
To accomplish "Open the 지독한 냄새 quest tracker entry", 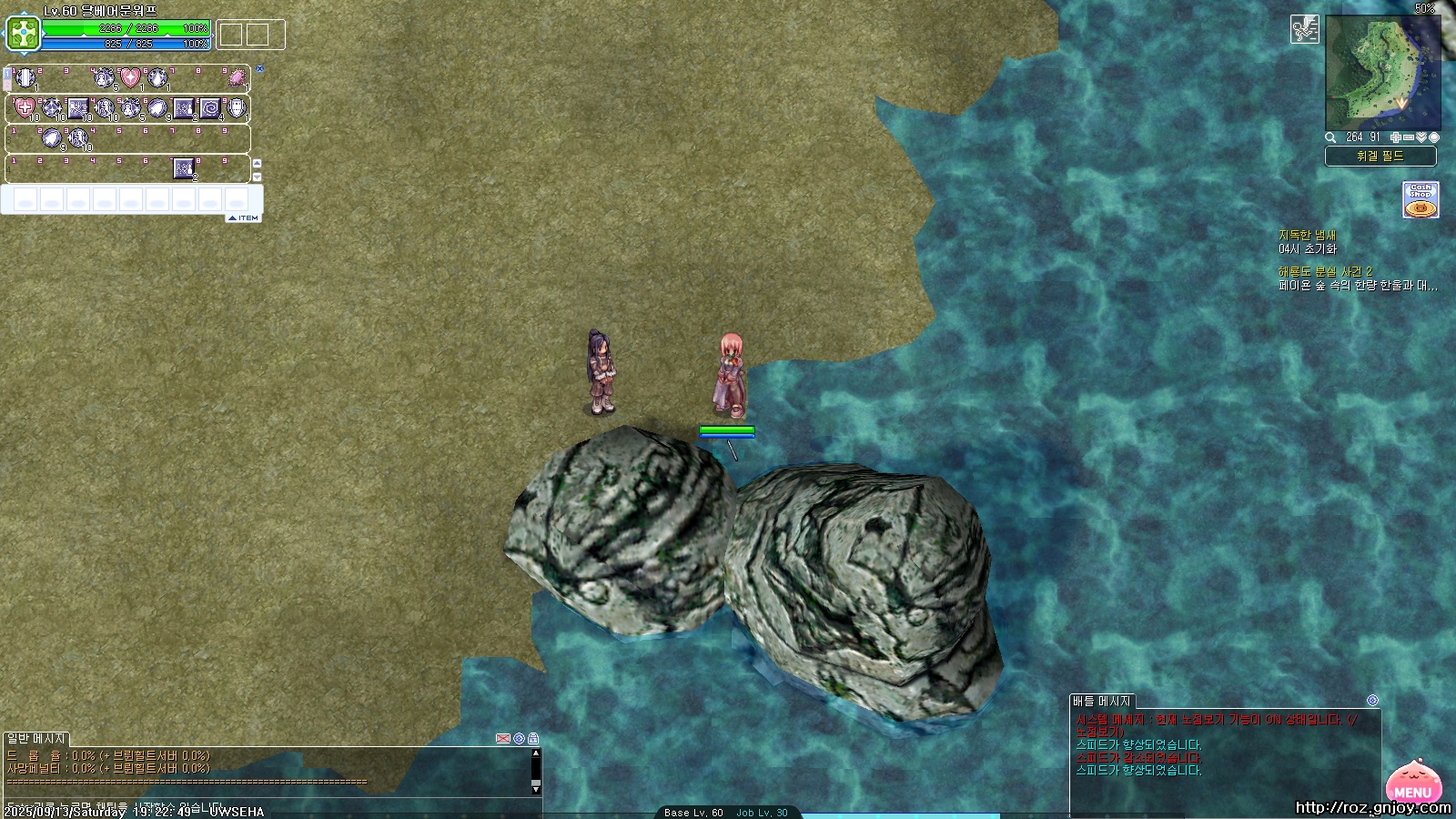I will (x=1307, y=236).
